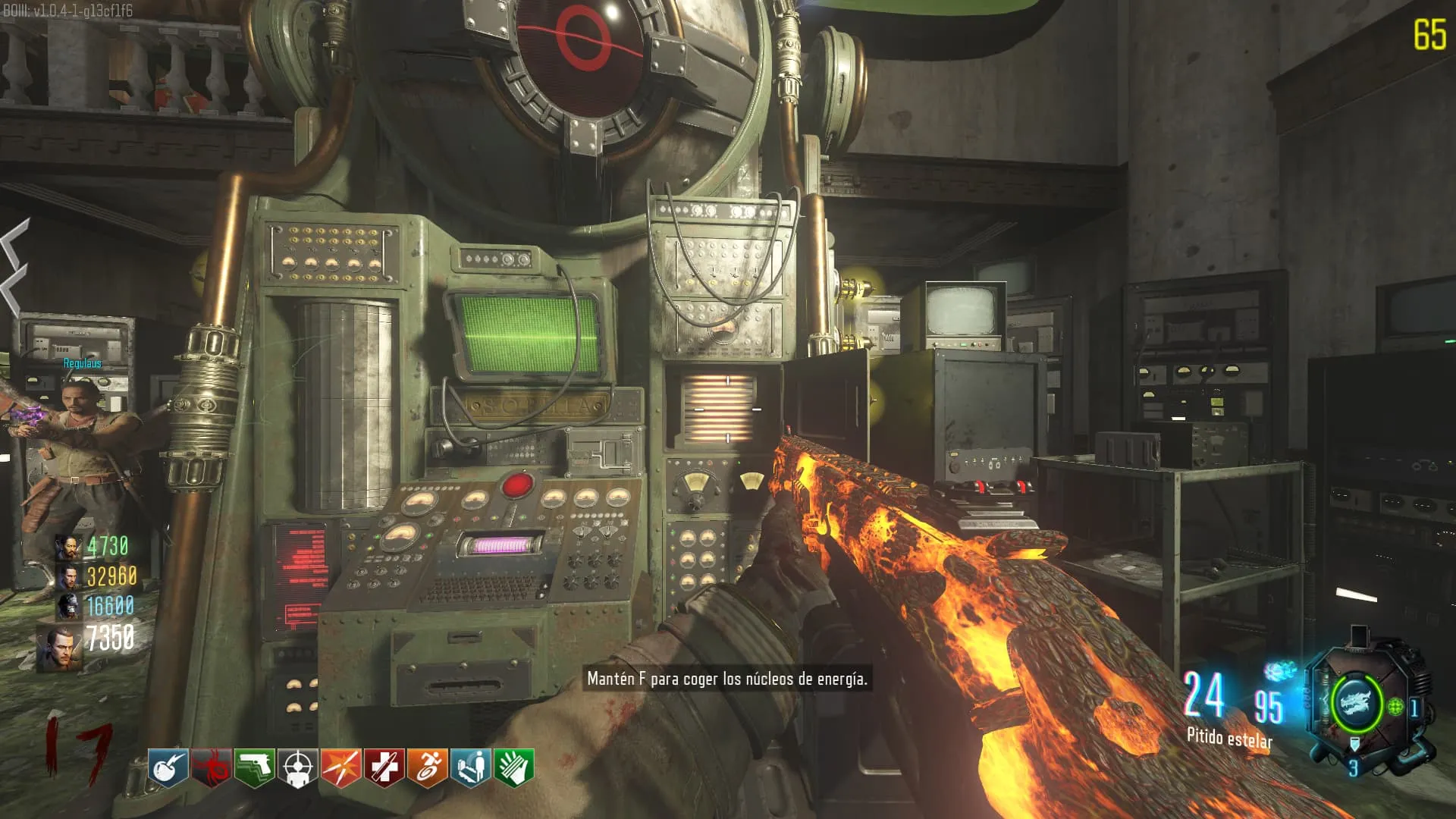Viewport: 1456px width, 819px height.
Task: Click the blue Quick Revive perk icon
Action: [x=471, y=768]
